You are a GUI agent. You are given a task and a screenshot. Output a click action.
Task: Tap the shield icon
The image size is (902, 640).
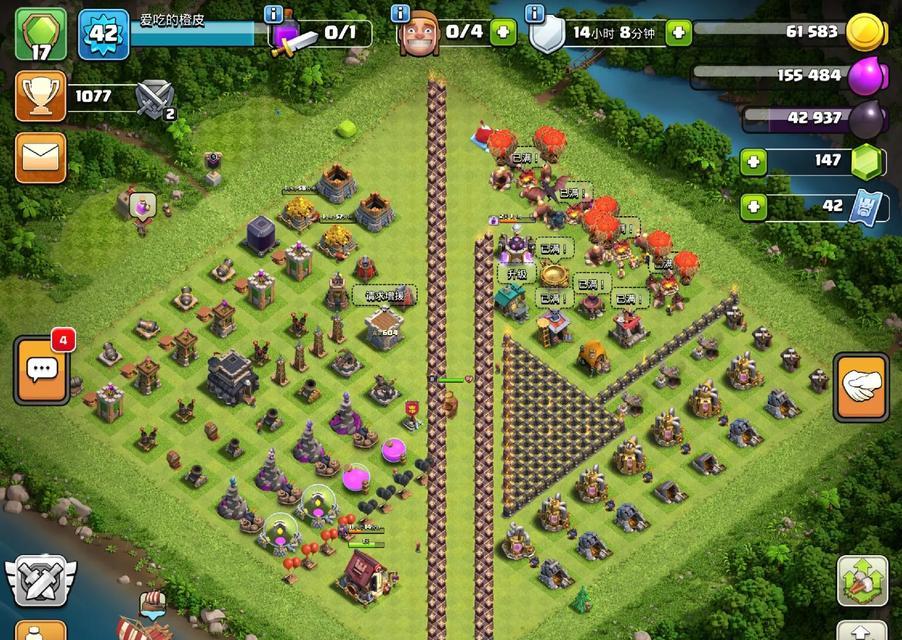pos(547,35)
